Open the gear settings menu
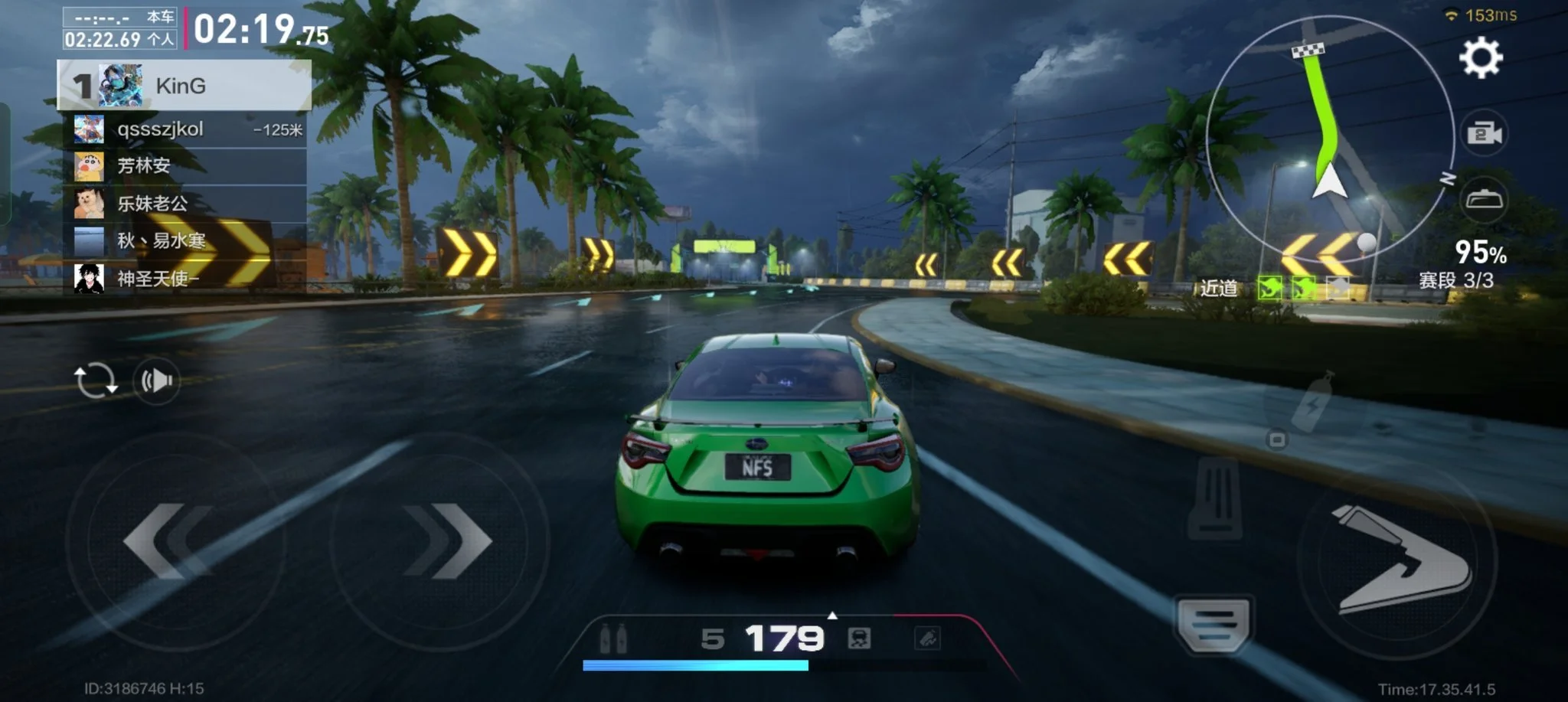 click(1481, 58)
